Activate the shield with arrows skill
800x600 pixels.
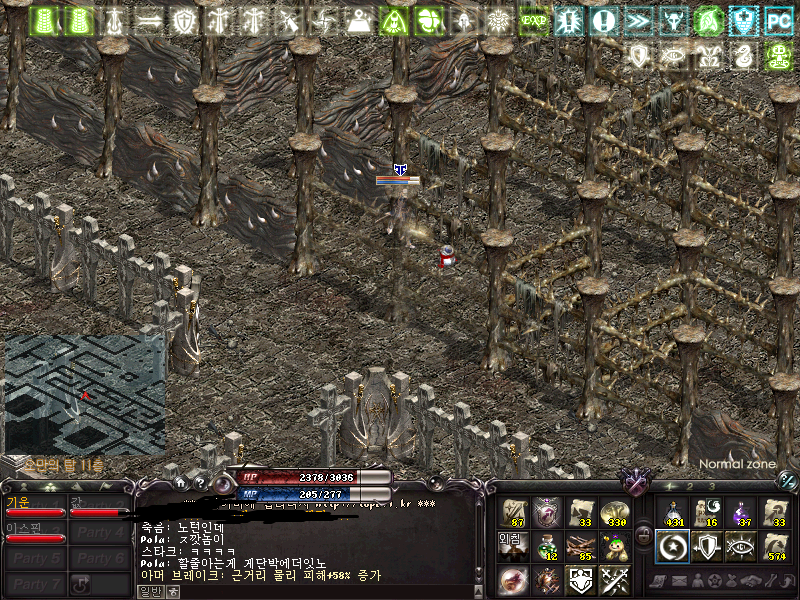707,546
